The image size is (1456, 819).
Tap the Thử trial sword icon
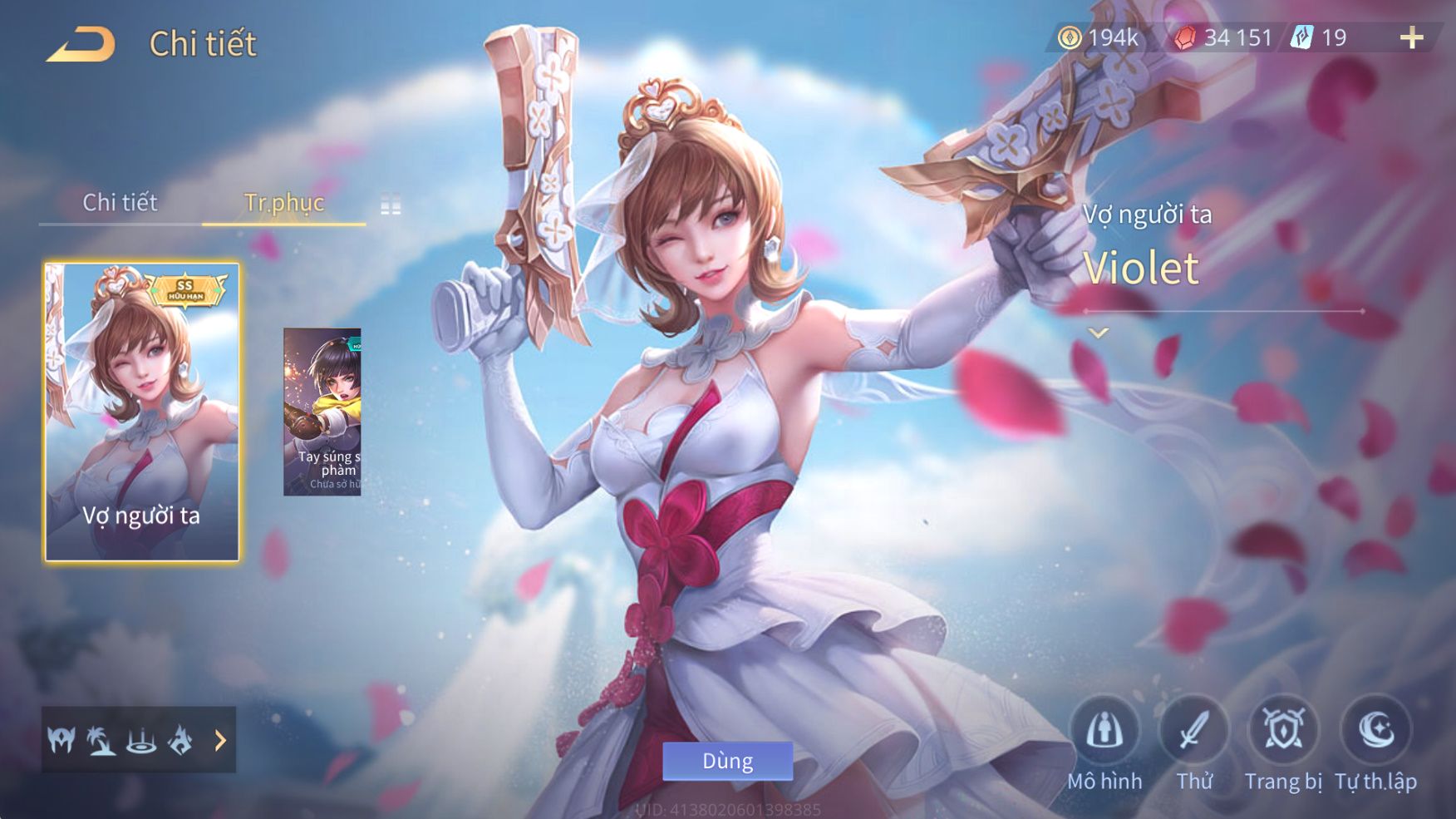[1194, 732]
